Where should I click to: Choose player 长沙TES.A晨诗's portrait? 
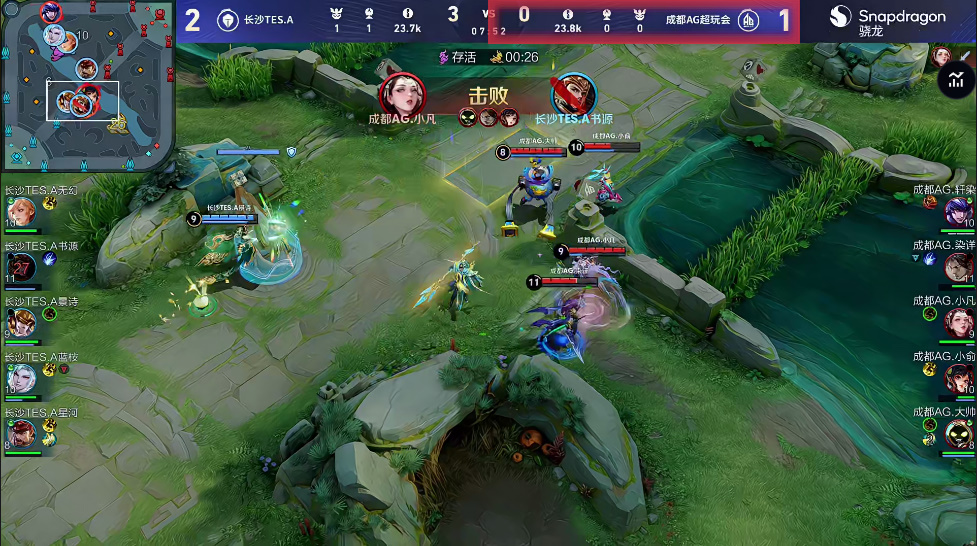pyautogui.click(x=21, y=322)
